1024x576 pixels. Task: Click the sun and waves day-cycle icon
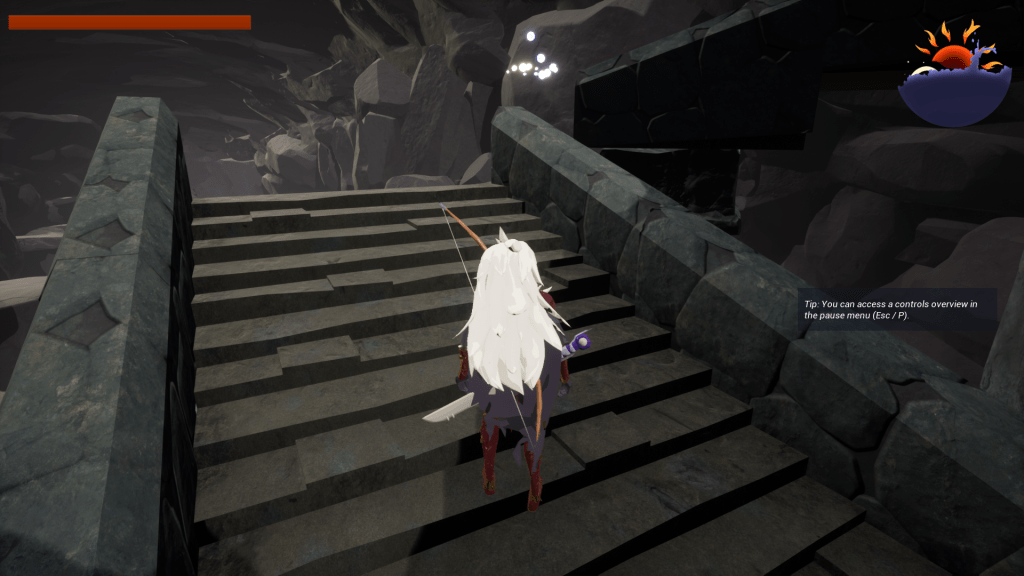(x=953, y=74)
